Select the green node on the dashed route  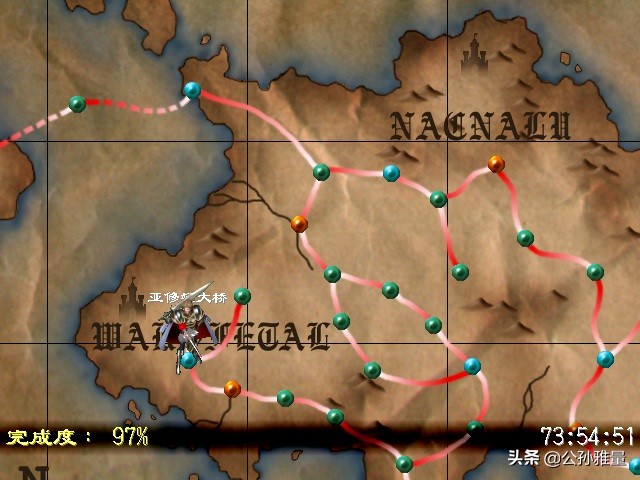pyautogui.click(x=77, y=103)
